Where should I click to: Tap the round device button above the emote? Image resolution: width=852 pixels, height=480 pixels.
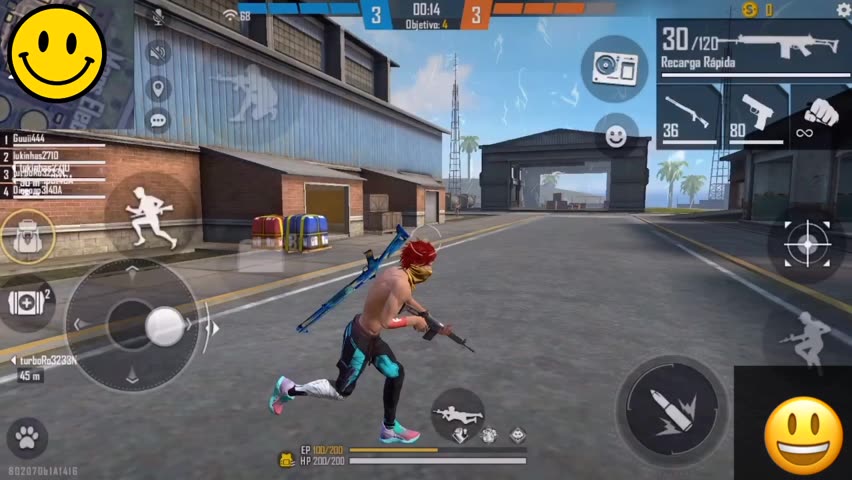click(x=614, y=68)
